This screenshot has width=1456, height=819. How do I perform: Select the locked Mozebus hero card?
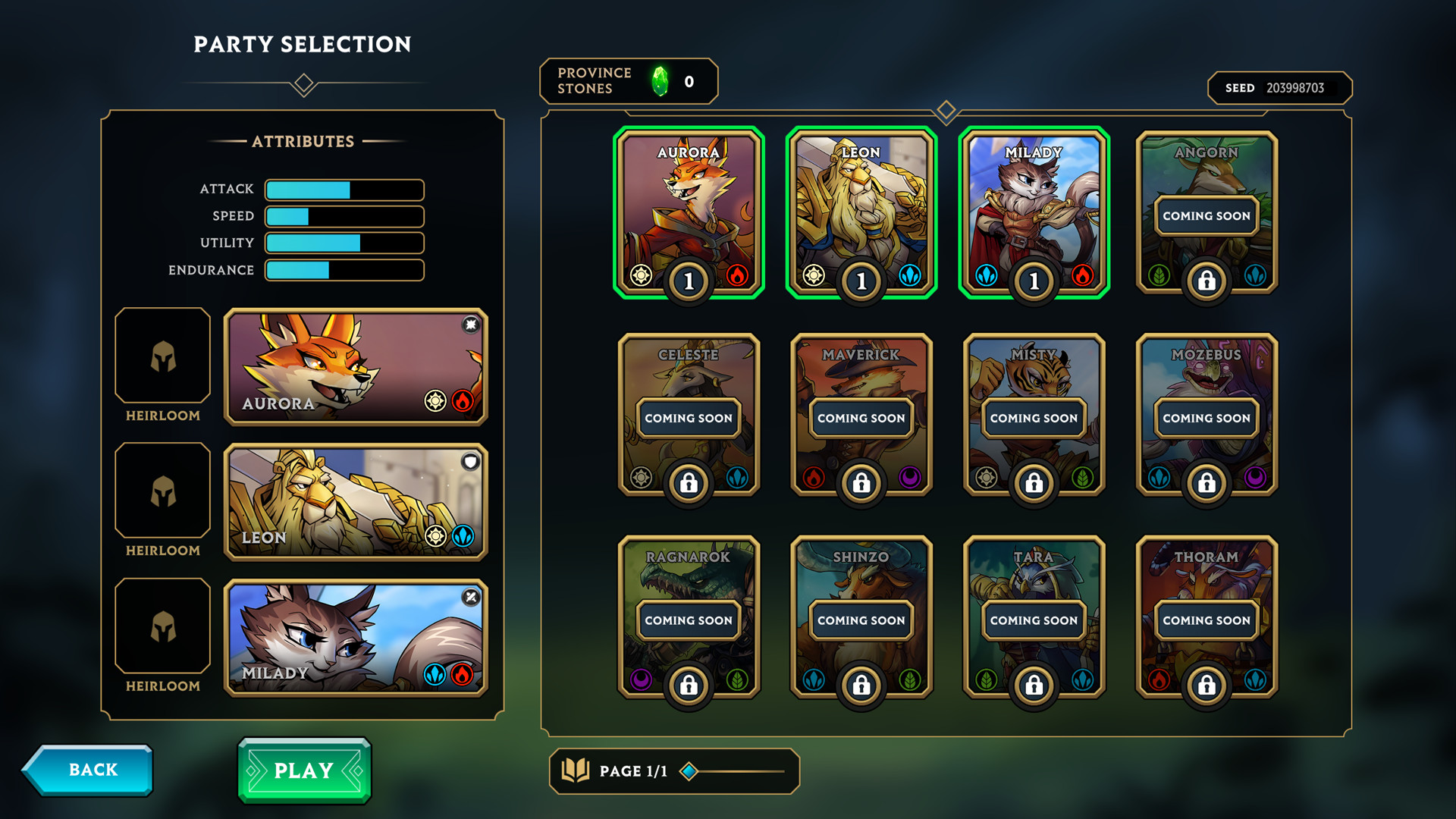1207,414
